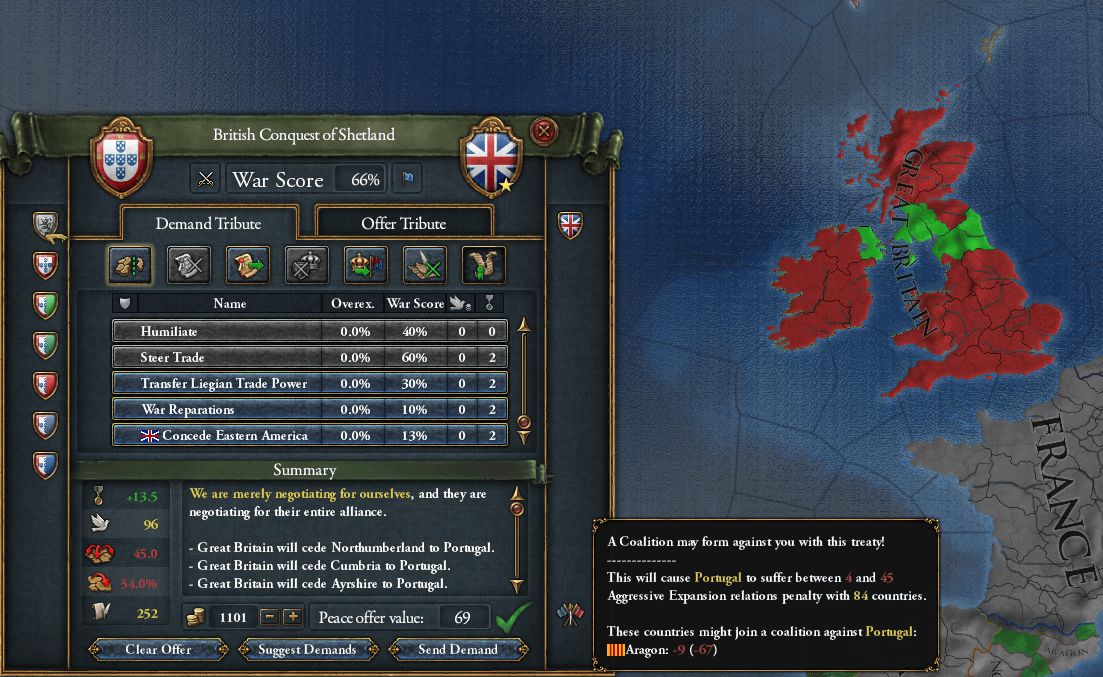Clear the current peace offer
The height and width of the screenshot is (677, 1103).
158,649
